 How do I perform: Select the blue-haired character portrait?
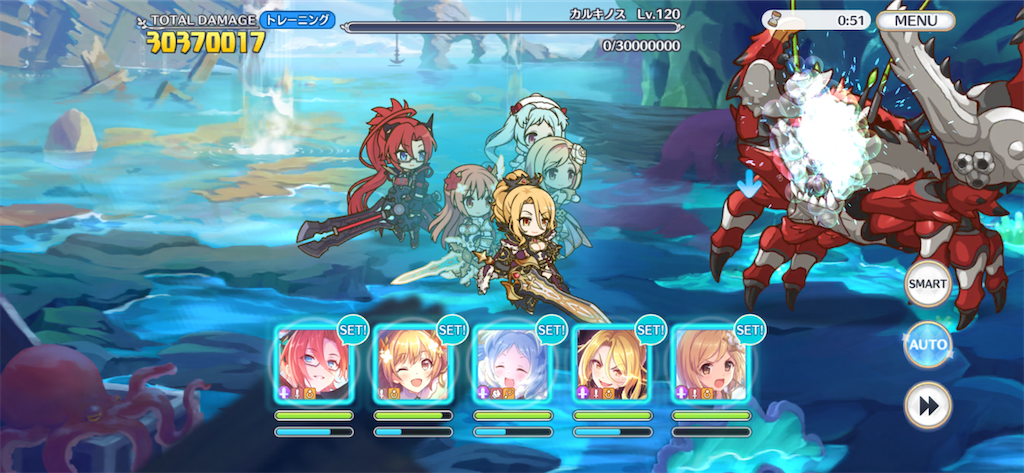pos(510,364)
